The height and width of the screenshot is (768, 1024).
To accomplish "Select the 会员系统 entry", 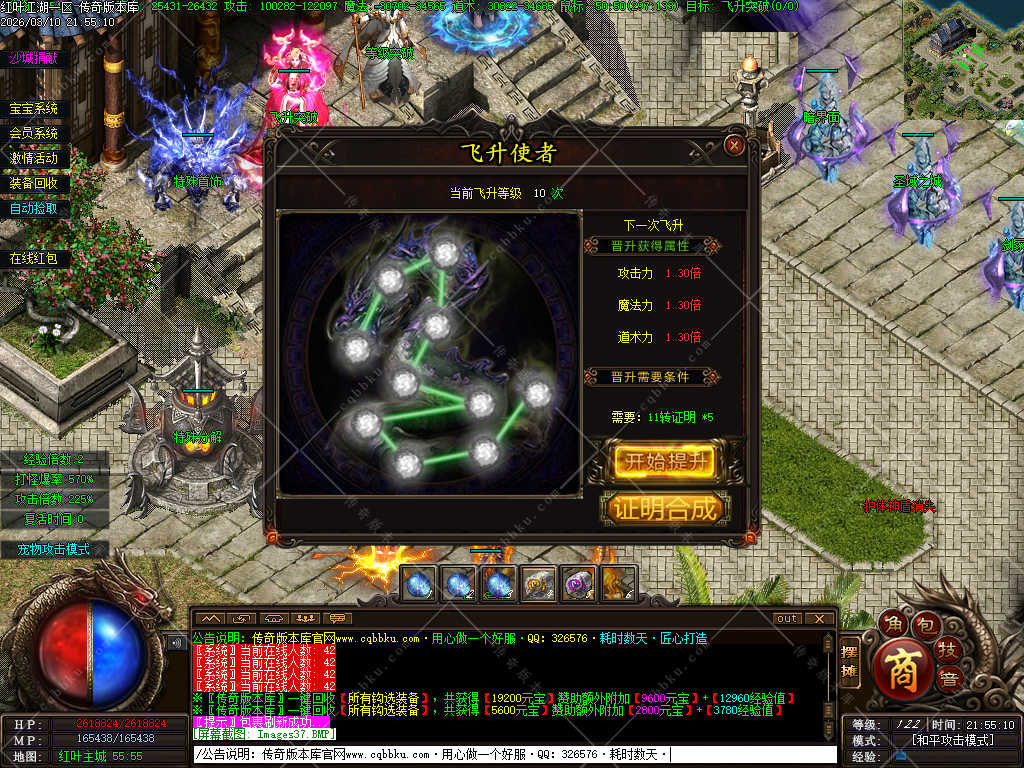I will [34, 133].
